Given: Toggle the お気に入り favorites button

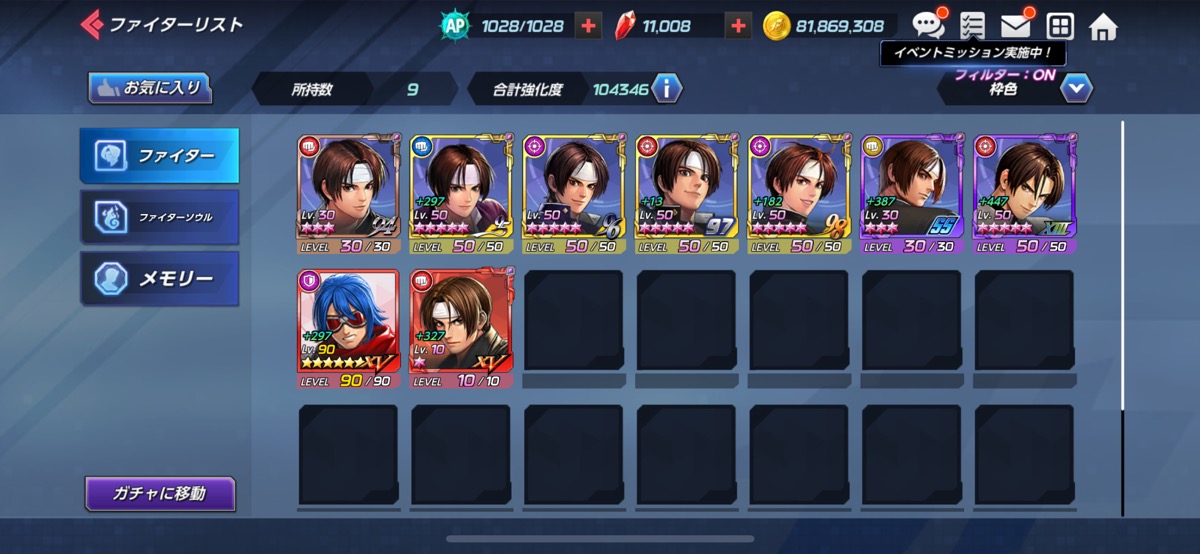Looking at the screenshot, I should tap(150, 88).
